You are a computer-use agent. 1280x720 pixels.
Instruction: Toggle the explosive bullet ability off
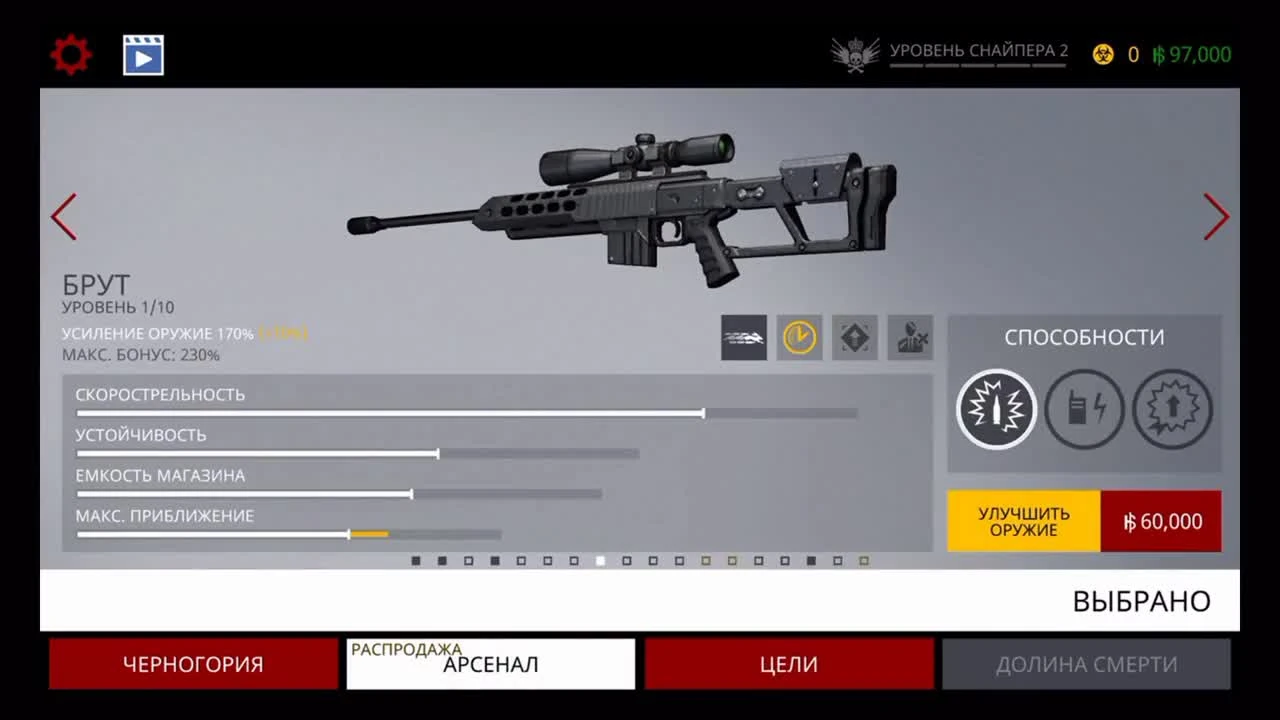pyautogui.click(x=996, y=409)
